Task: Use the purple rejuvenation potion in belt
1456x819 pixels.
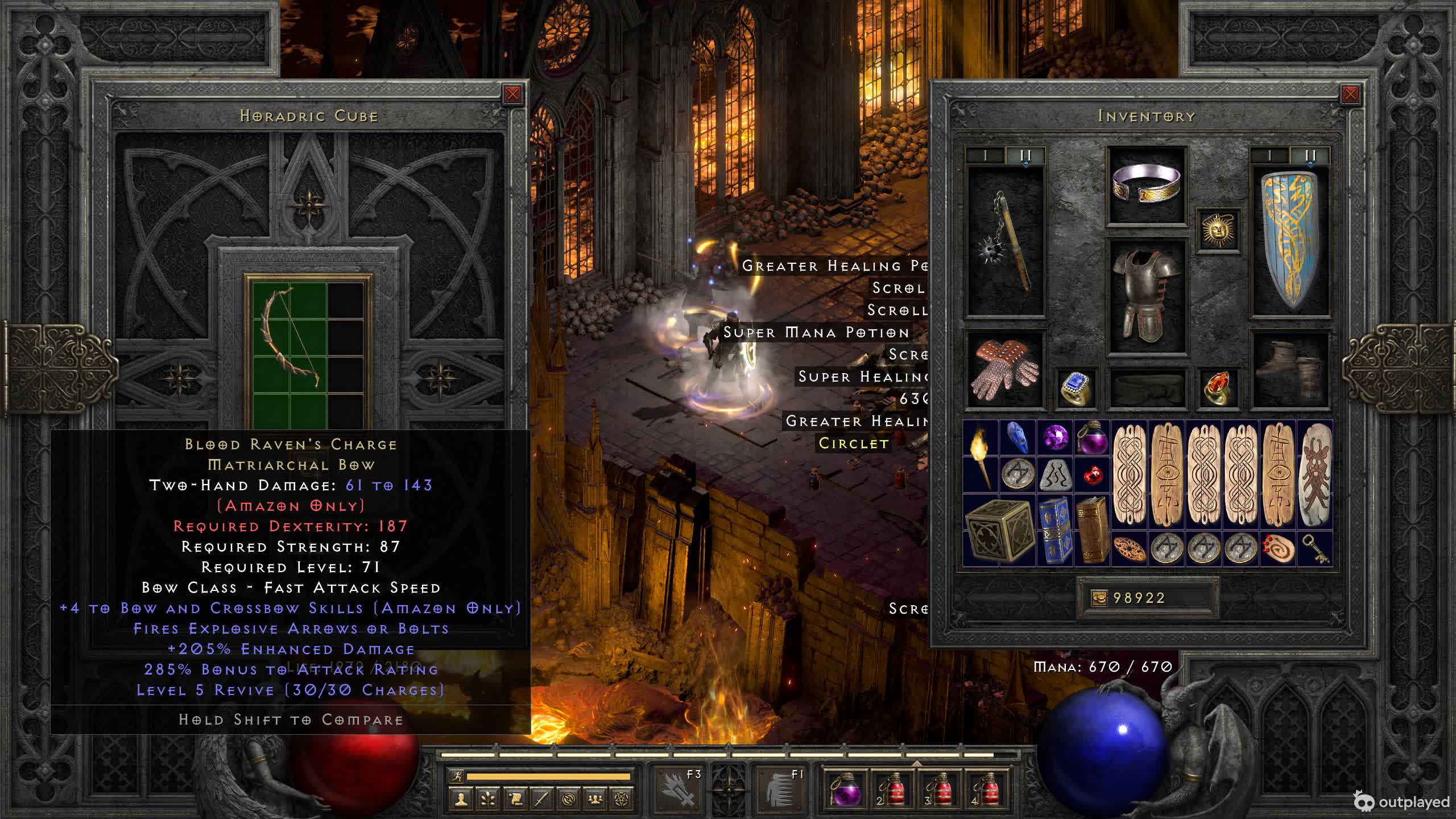Action: coord(846,789)
